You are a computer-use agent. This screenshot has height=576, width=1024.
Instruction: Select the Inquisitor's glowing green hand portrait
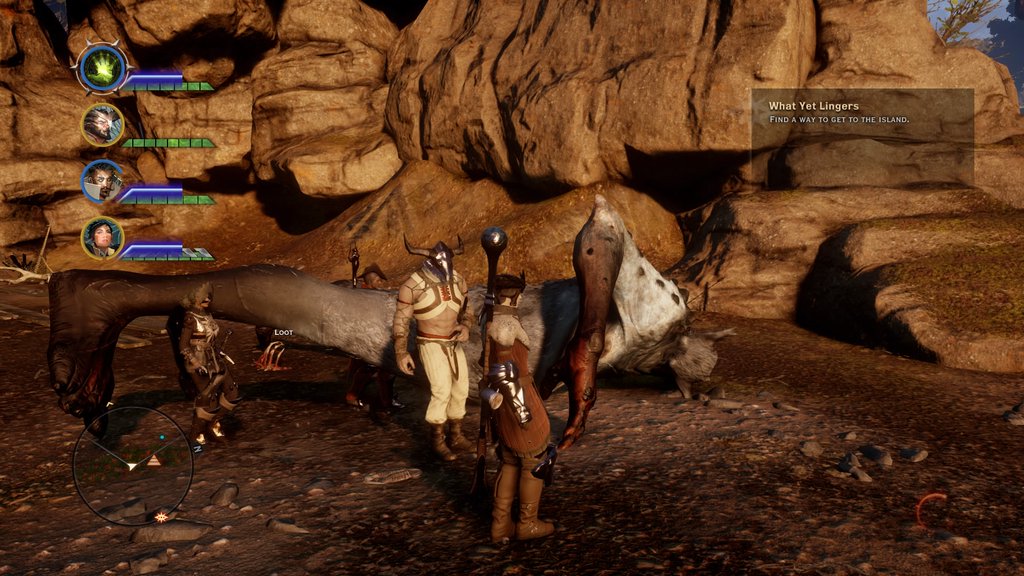tap(102, 68)
